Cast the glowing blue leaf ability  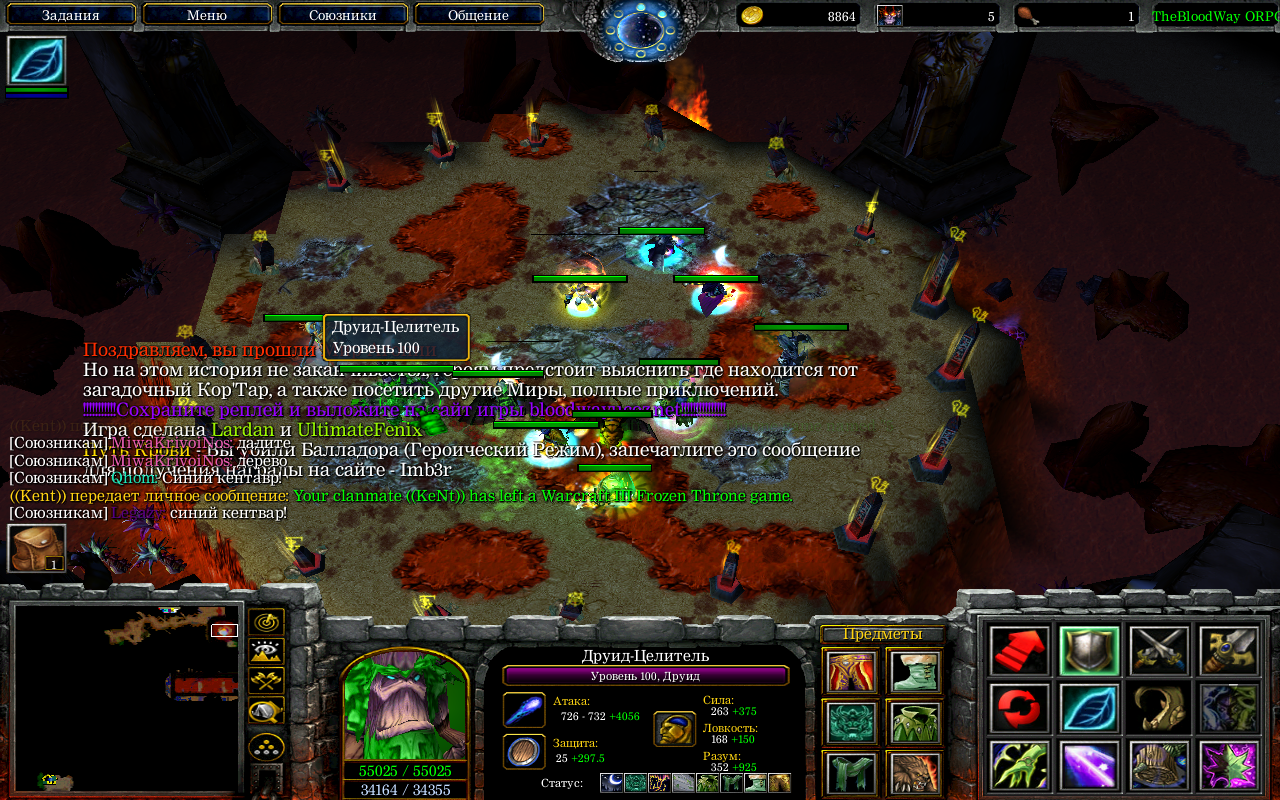(x=1089, y=708)
